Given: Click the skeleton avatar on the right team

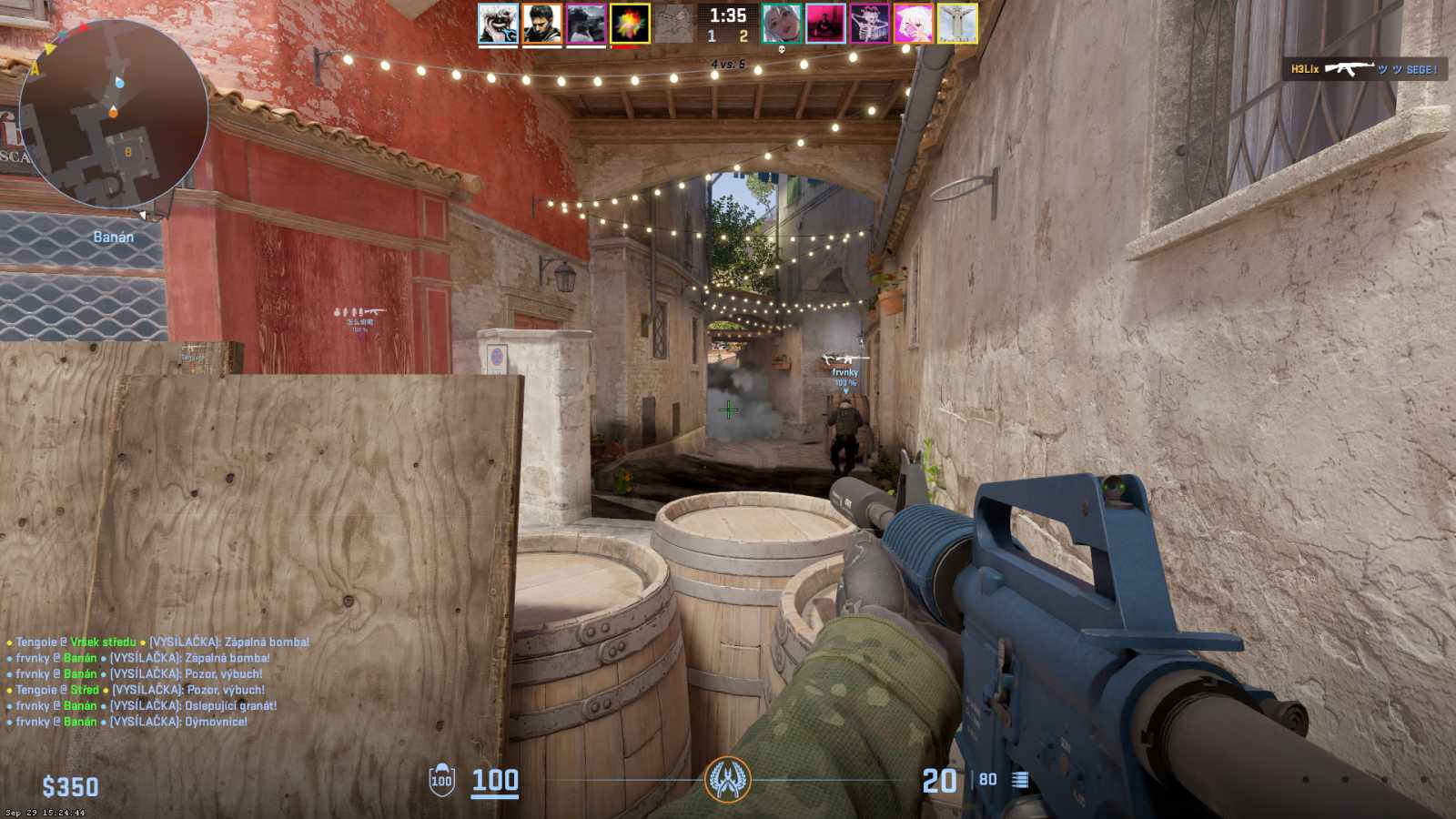Looking at the screenshot, I should coord(872,23).
